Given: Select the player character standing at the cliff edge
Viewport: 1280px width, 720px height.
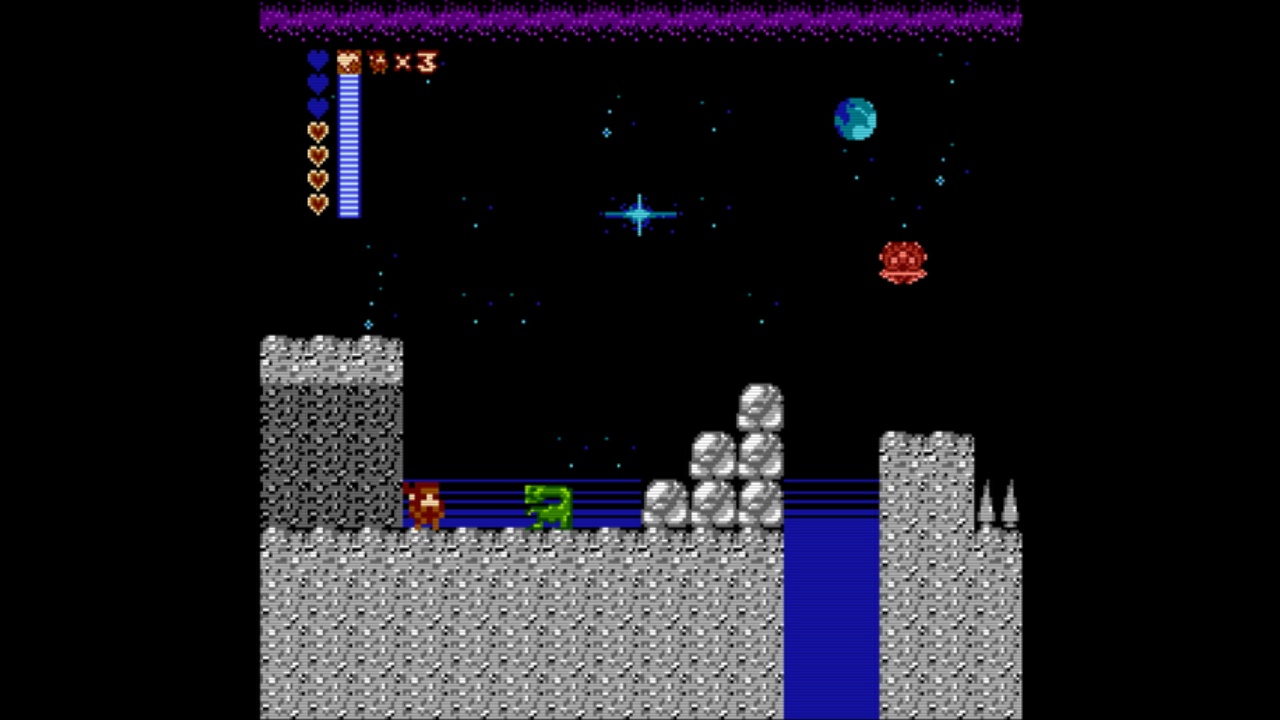Looking at the screenshot, I should click(424, 504).
